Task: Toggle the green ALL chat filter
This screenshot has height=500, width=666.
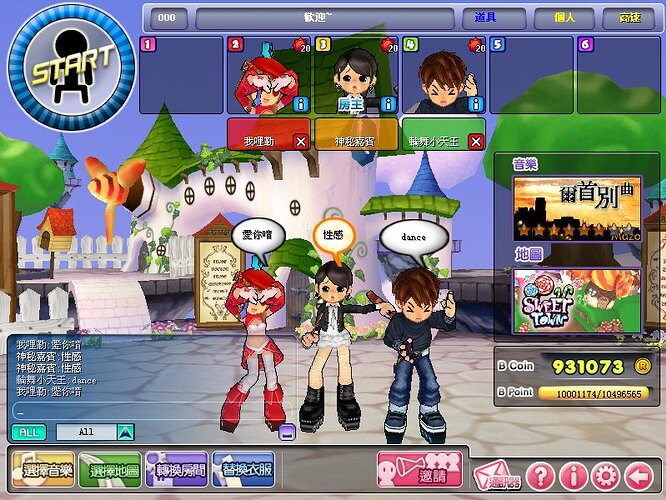Action: click(x=28, y=432)
